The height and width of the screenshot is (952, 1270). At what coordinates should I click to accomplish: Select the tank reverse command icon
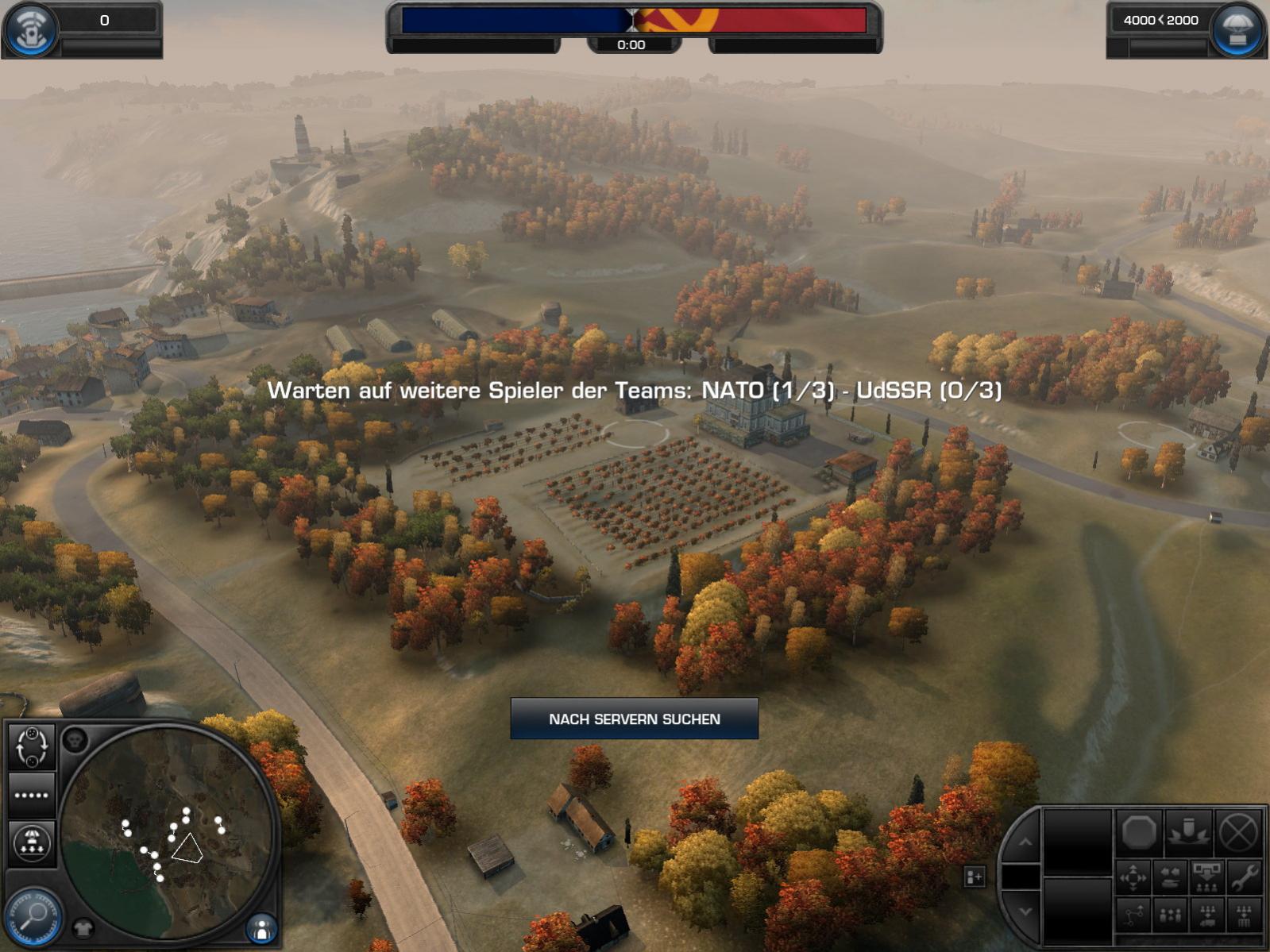point(1170,877)
